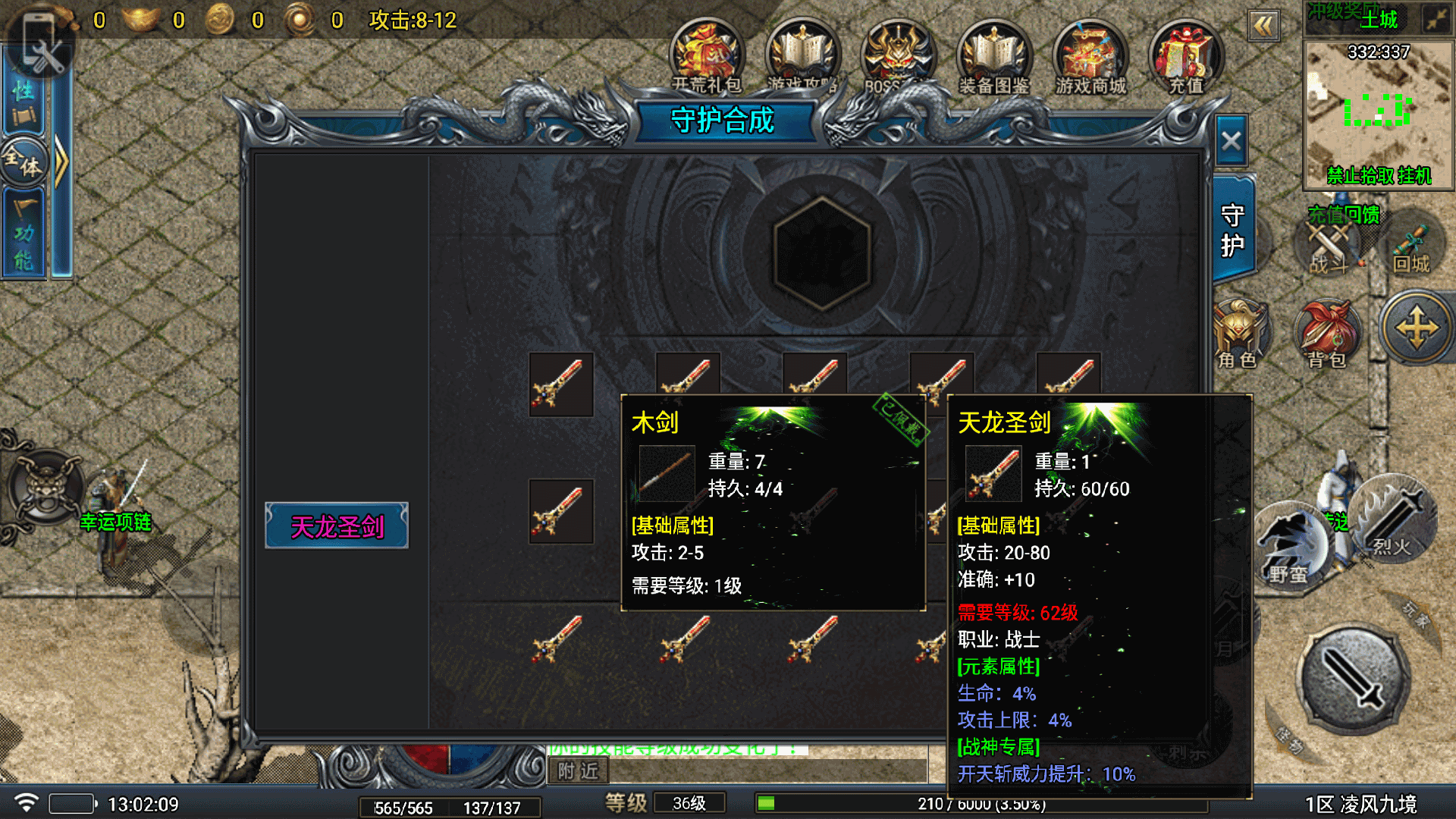Select the 天龙圣剑 recipe button
The image size is (1456, 819).
click(x=337, y=526)
